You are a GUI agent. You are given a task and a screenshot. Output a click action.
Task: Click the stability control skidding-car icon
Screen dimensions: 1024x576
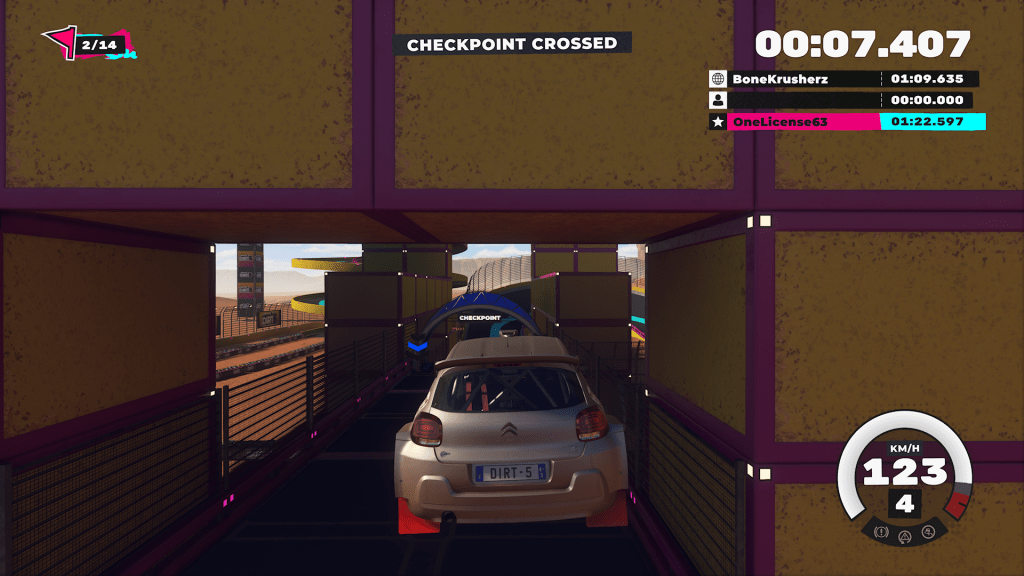(x=929, y=532)
